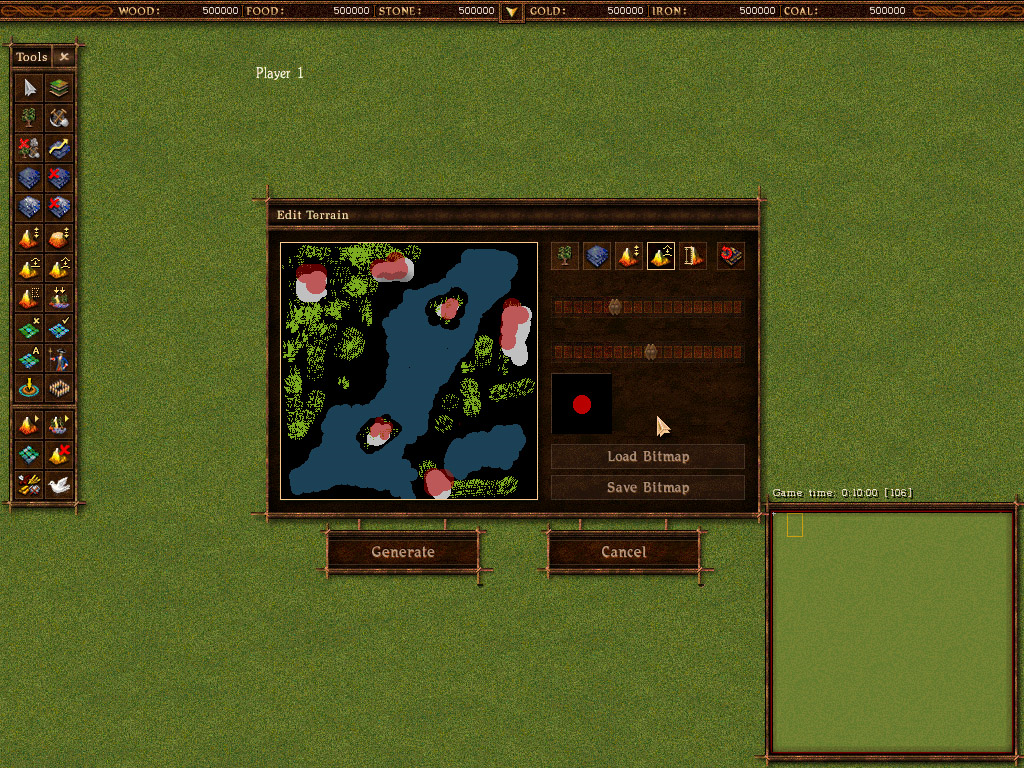Select the tree brush in Edit Terrain
Image resolution: width=1024 pixels, height=768 pixels.
coord(565,256)
